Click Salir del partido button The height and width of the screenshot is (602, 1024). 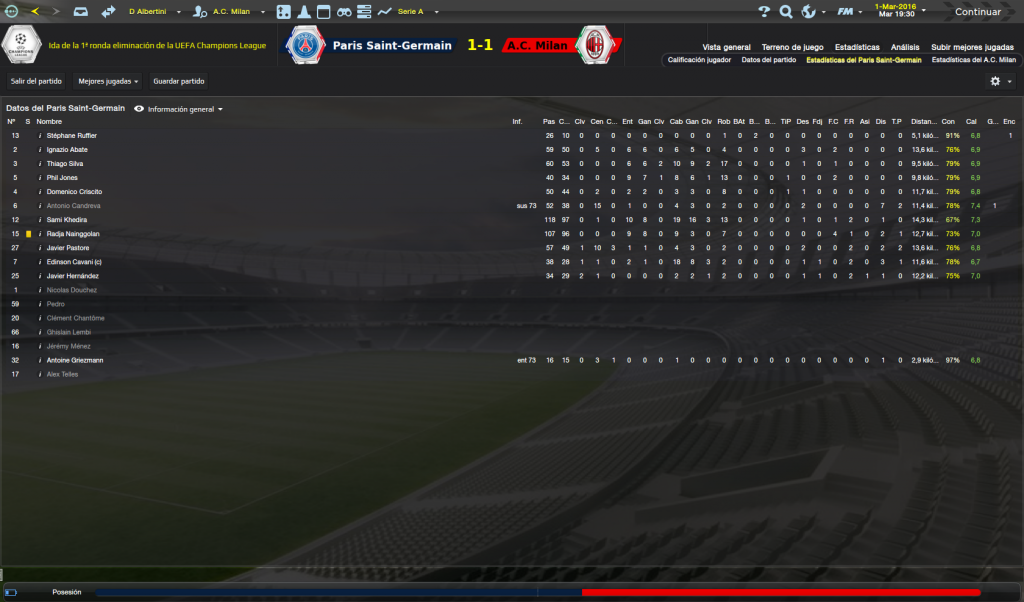(33, 81)
